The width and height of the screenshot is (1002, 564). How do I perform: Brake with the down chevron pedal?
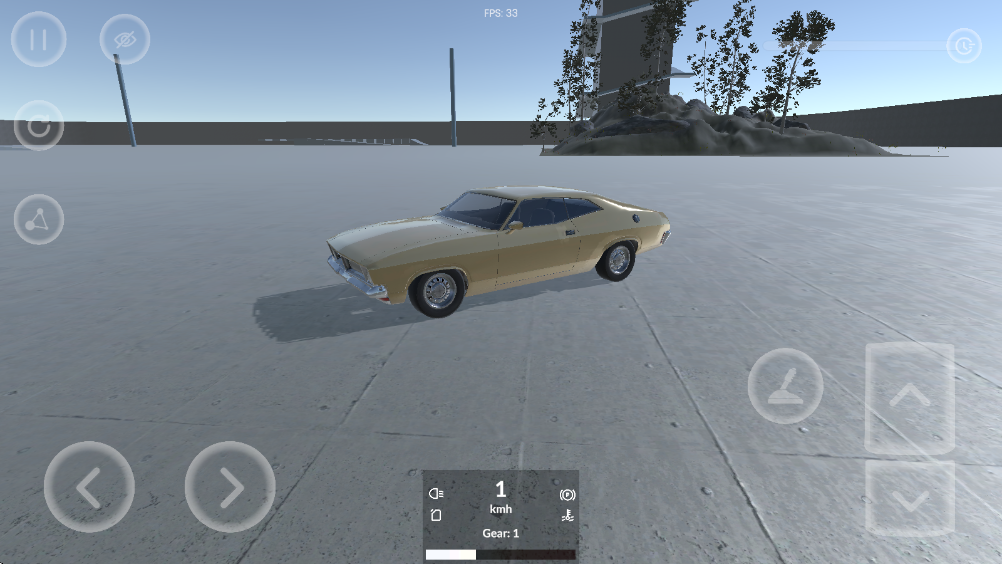tap(909, 499)
